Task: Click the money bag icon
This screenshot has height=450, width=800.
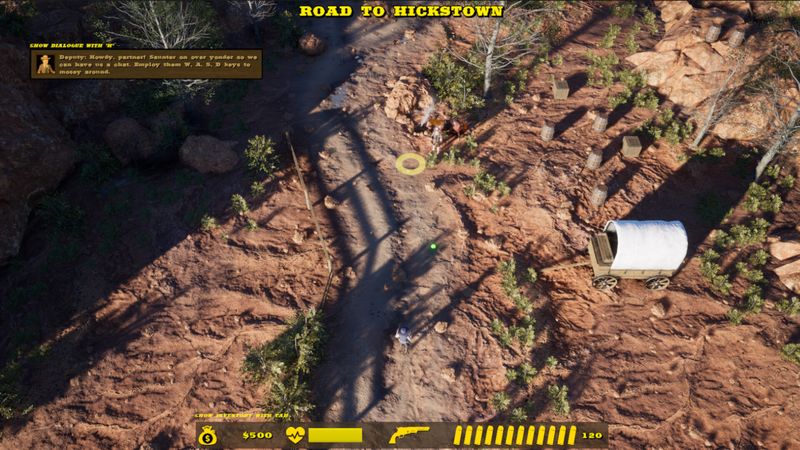Action: (208, 435)
